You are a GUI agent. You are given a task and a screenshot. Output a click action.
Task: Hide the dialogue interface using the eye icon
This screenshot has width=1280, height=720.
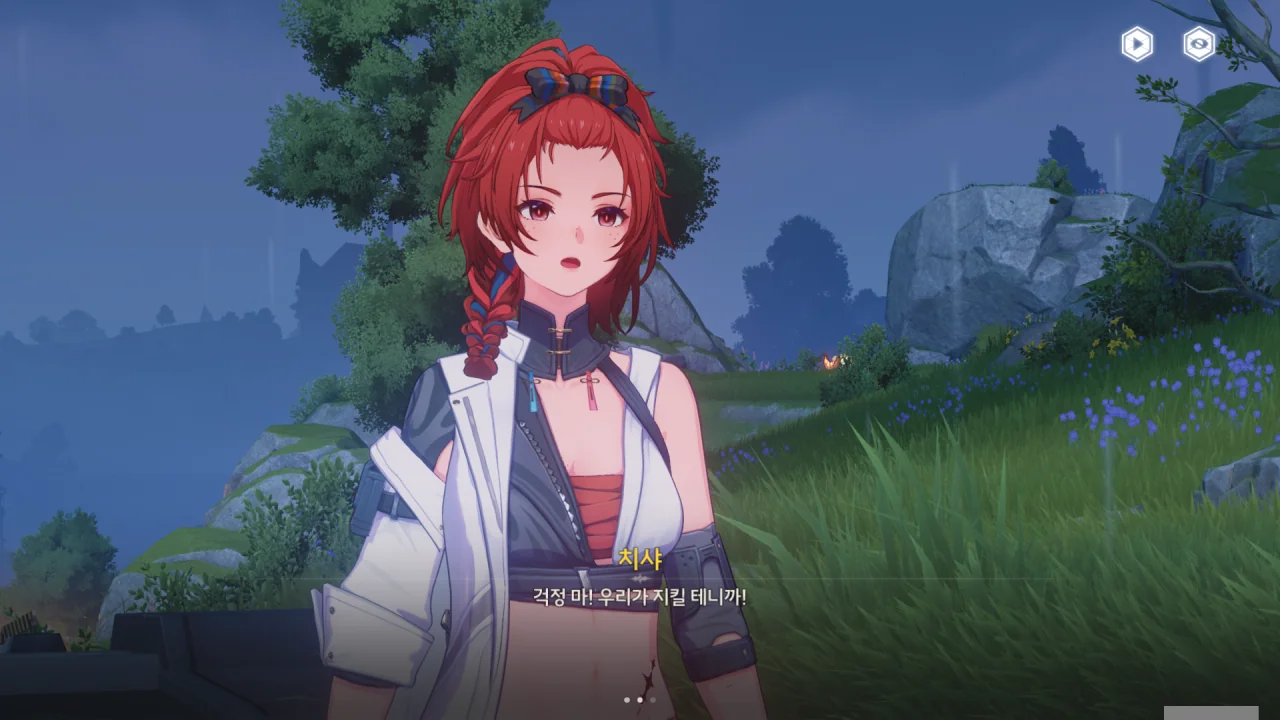[x=1199, y=44]
